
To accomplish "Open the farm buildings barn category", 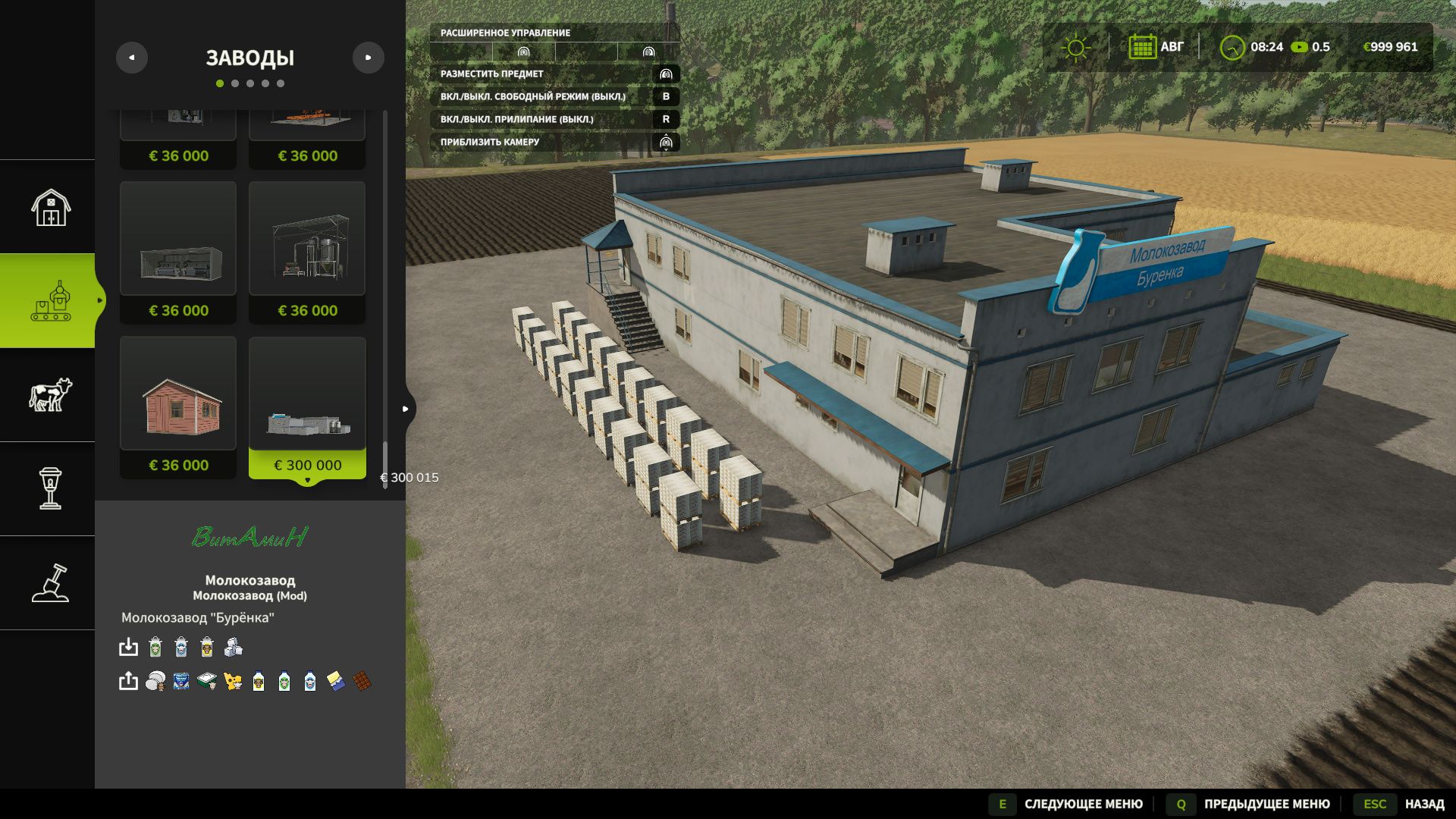I will [x=50, y=207].
